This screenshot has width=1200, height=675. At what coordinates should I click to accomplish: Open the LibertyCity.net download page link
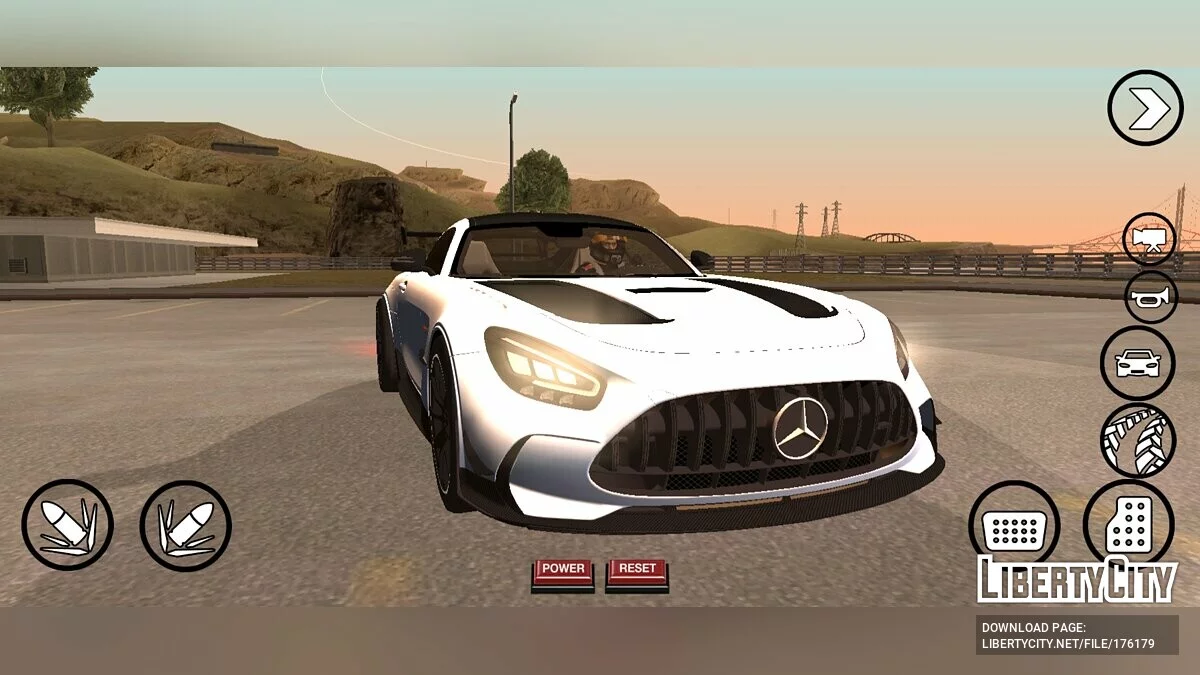tap(1068, 636)
